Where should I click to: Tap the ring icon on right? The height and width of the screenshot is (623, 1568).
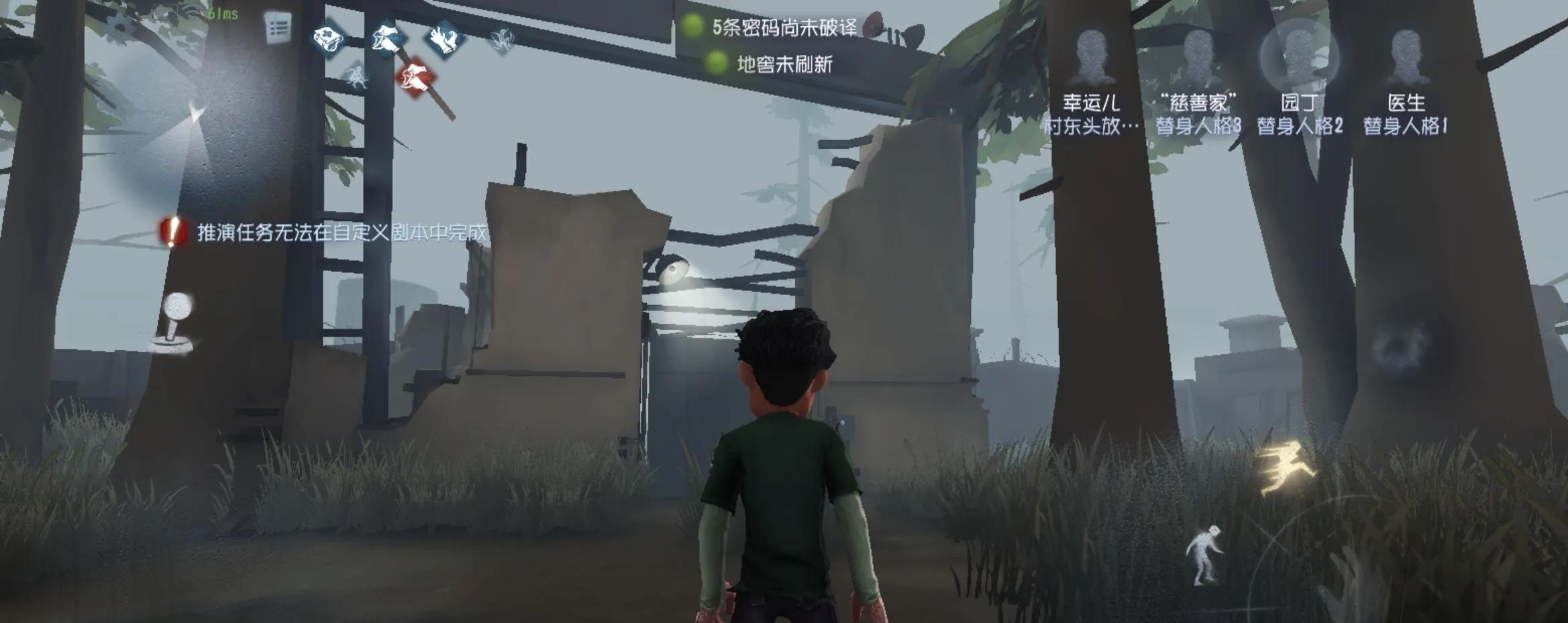(x=1400, y=350)
